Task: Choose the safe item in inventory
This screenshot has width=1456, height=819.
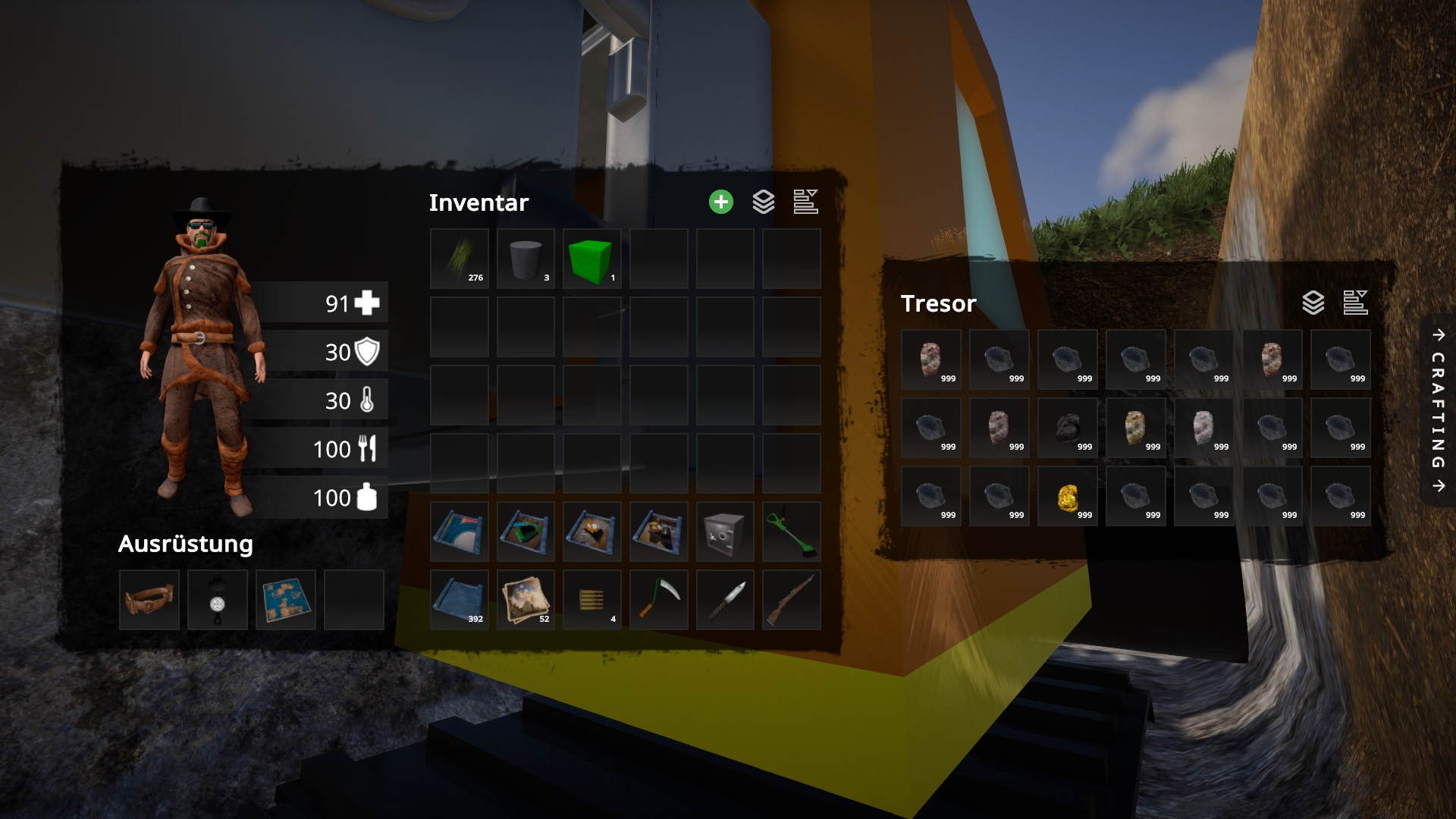Action: point(724,532)
